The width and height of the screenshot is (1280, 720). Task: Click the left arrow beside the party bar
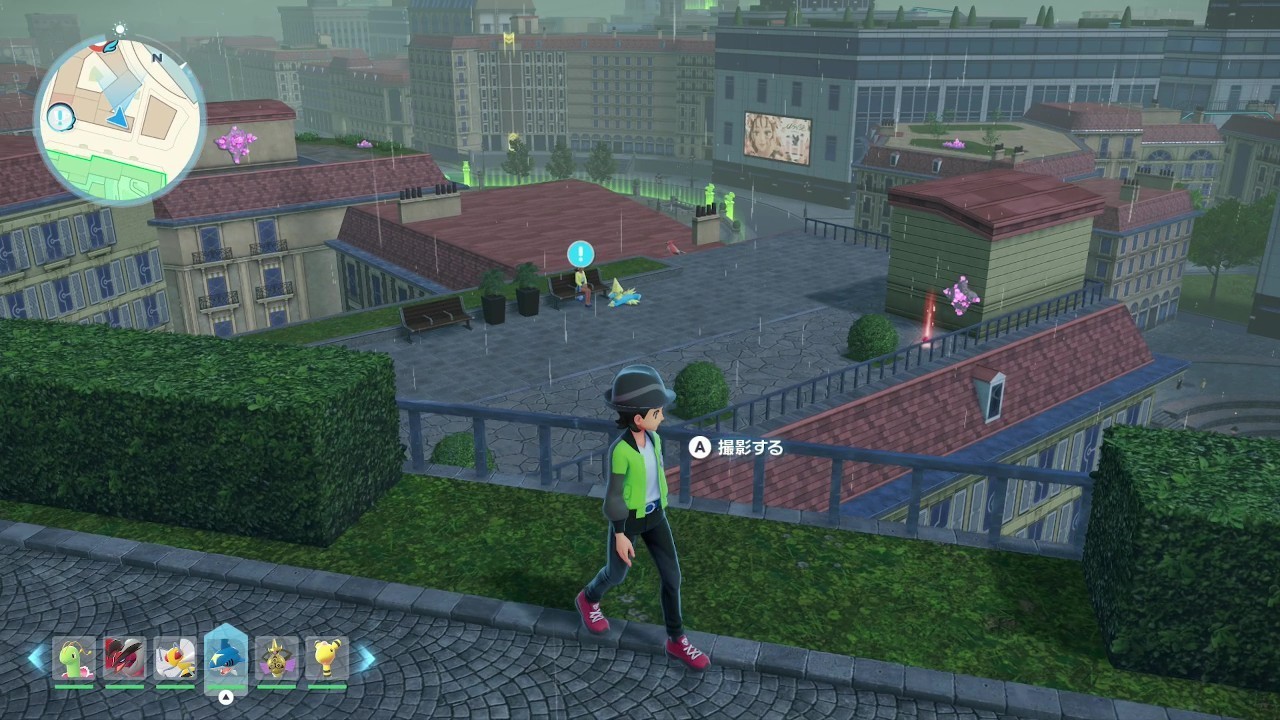click(x=37, y=658)
